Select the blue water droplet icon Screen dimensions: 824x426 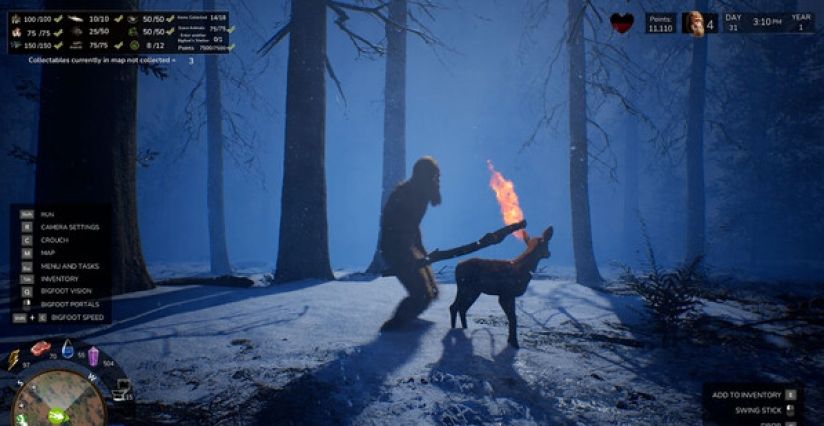(67, 349)
